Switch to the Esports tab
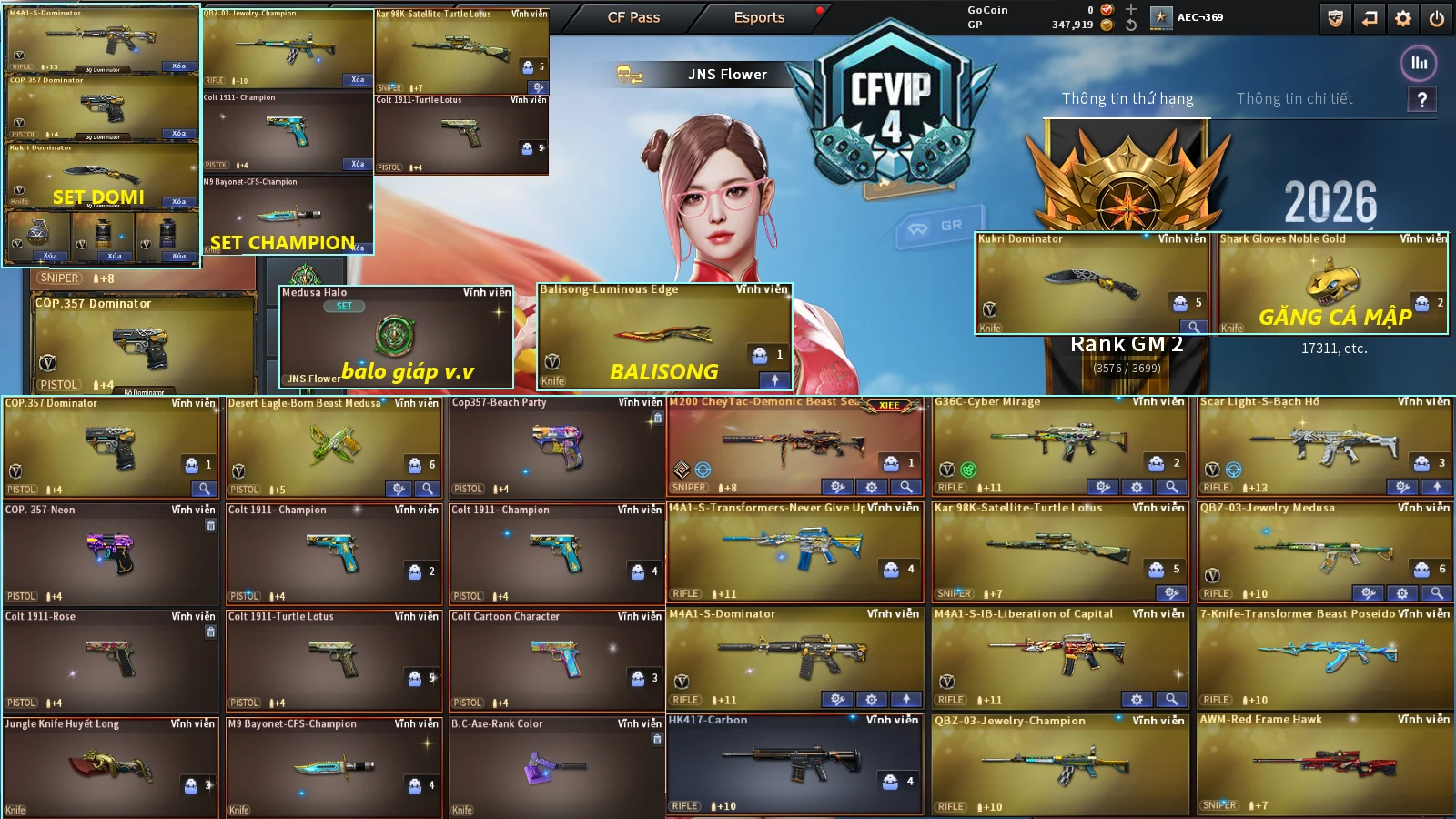The width and height of the screenshot is (1456, 819). click(x=759, y=17)
